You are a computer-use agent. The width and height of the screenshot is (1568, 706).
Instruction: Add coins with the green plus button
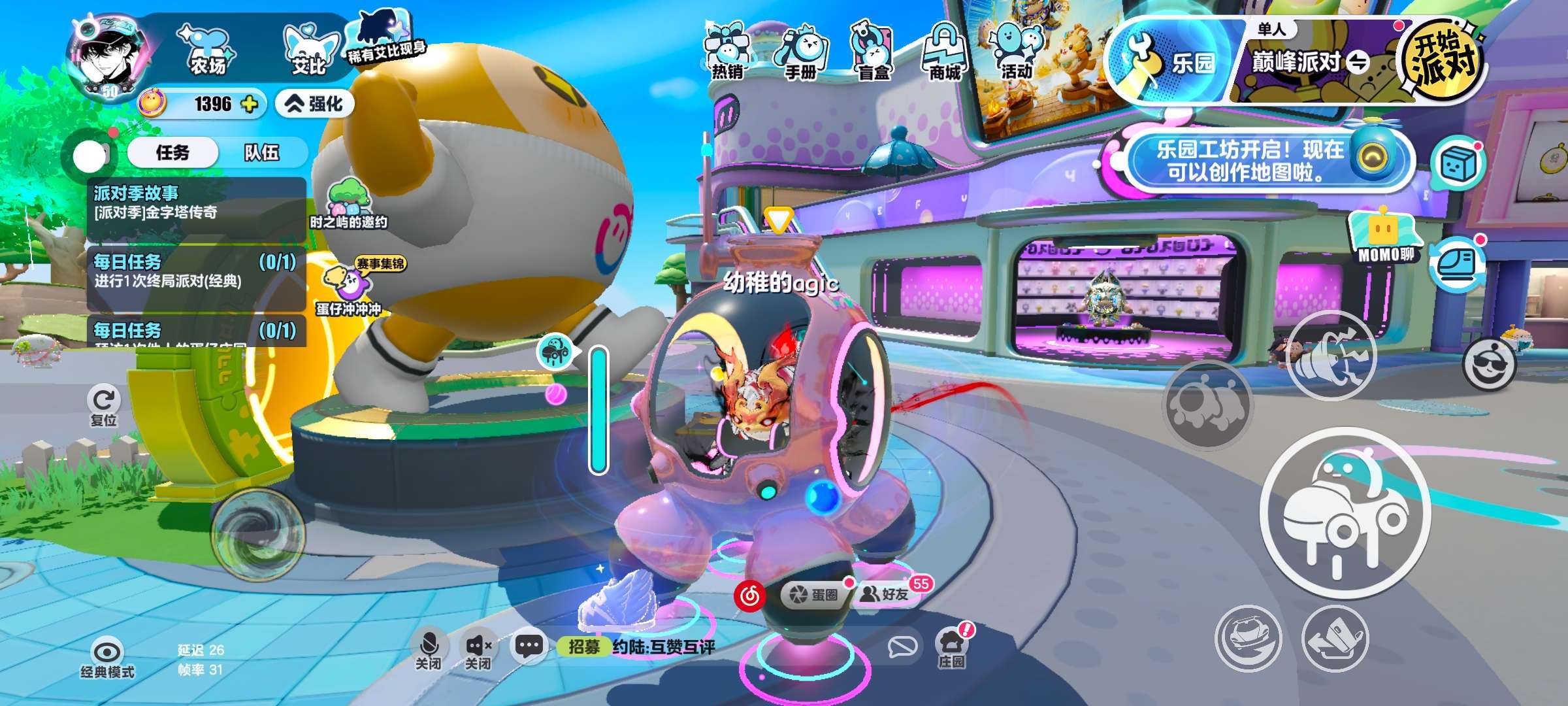tap(250, 104)
